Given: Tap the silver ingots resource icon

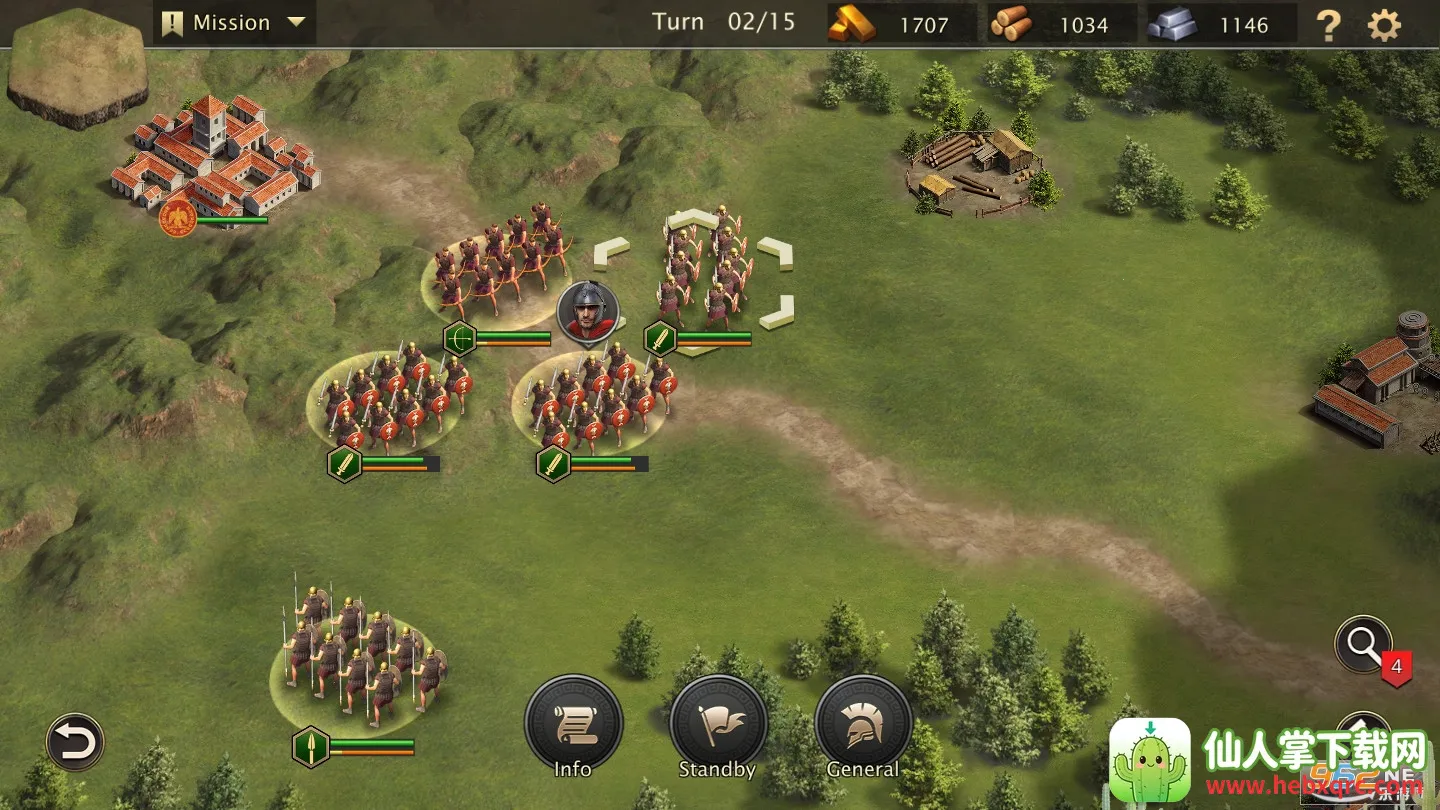Looking at the screenshot, I should click(1172, 24).
